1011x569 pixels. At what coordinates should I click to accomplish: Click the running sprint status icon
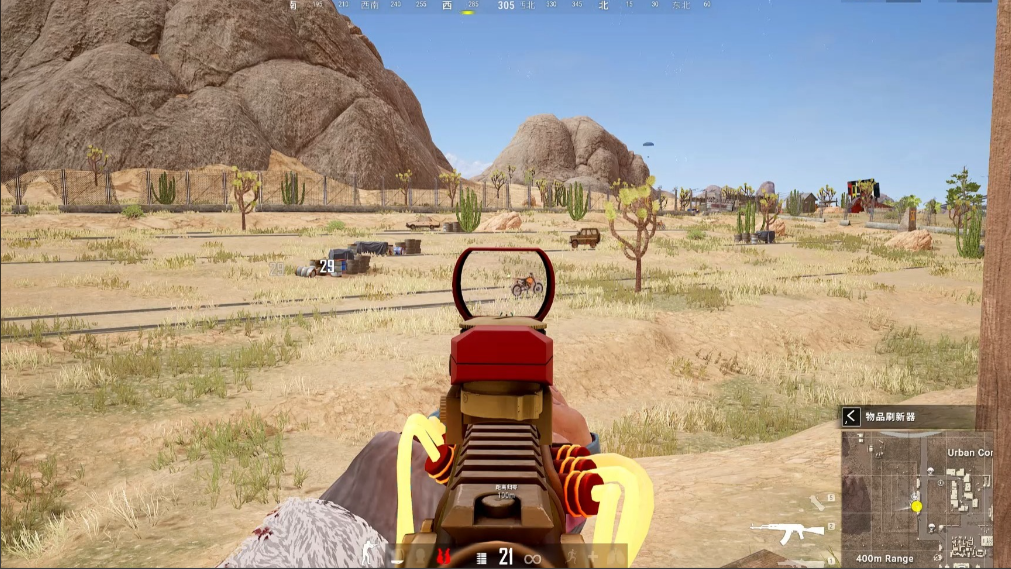[573, 556]
